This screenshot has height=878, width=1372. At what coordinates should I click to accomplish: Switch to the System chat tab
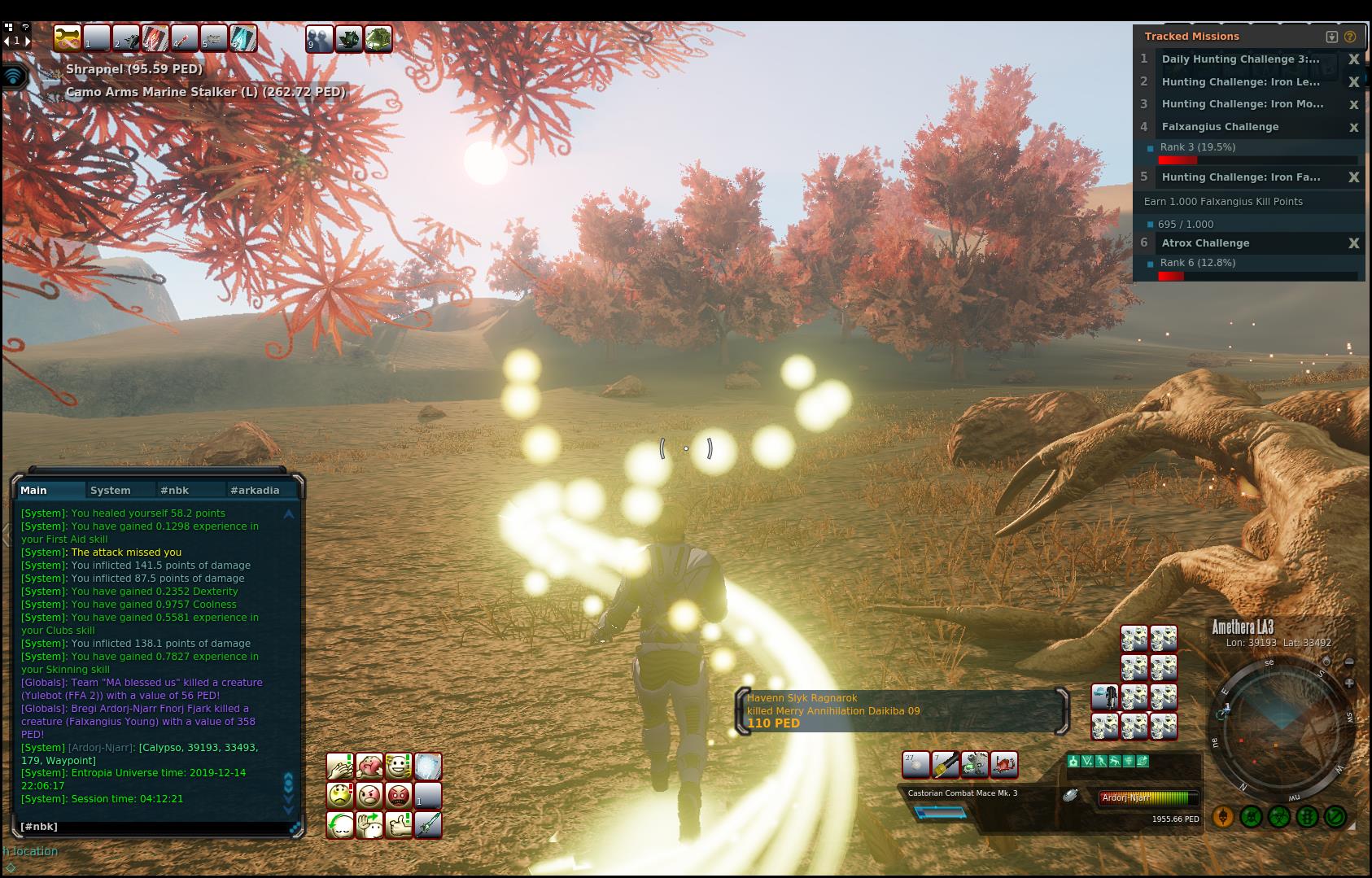click(x=111, y=490)
